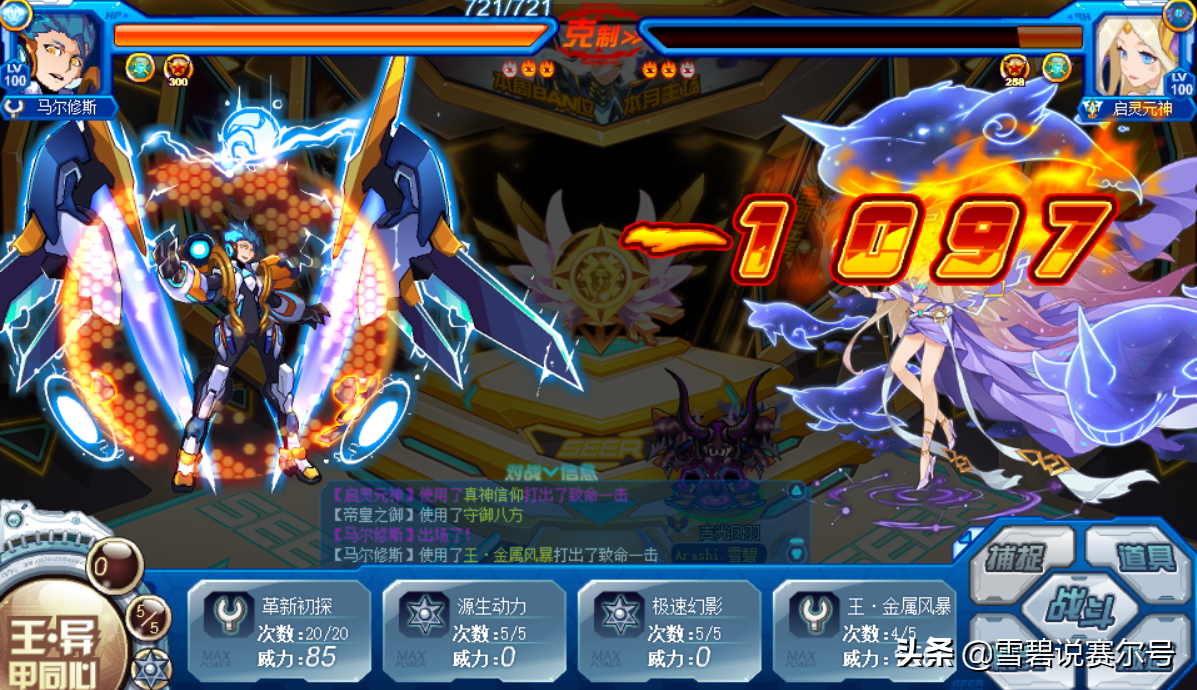Inspect the player's red emblem icon marked 300
Screen dimensions: 1197x690
coord(177,68)
